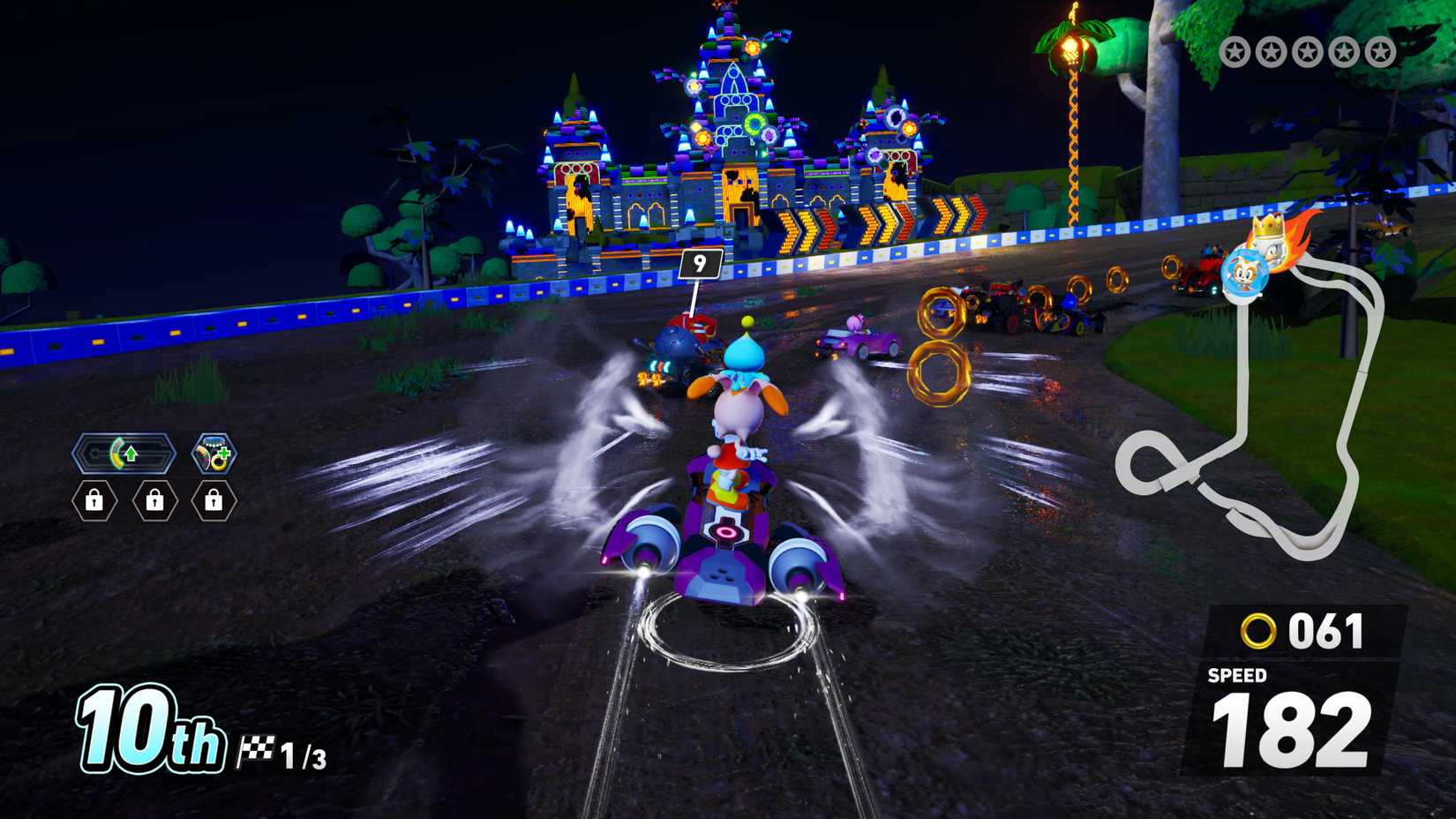Click the last star in the rating row
This screenshot has width=1456, height=819.
point(1379,49)
